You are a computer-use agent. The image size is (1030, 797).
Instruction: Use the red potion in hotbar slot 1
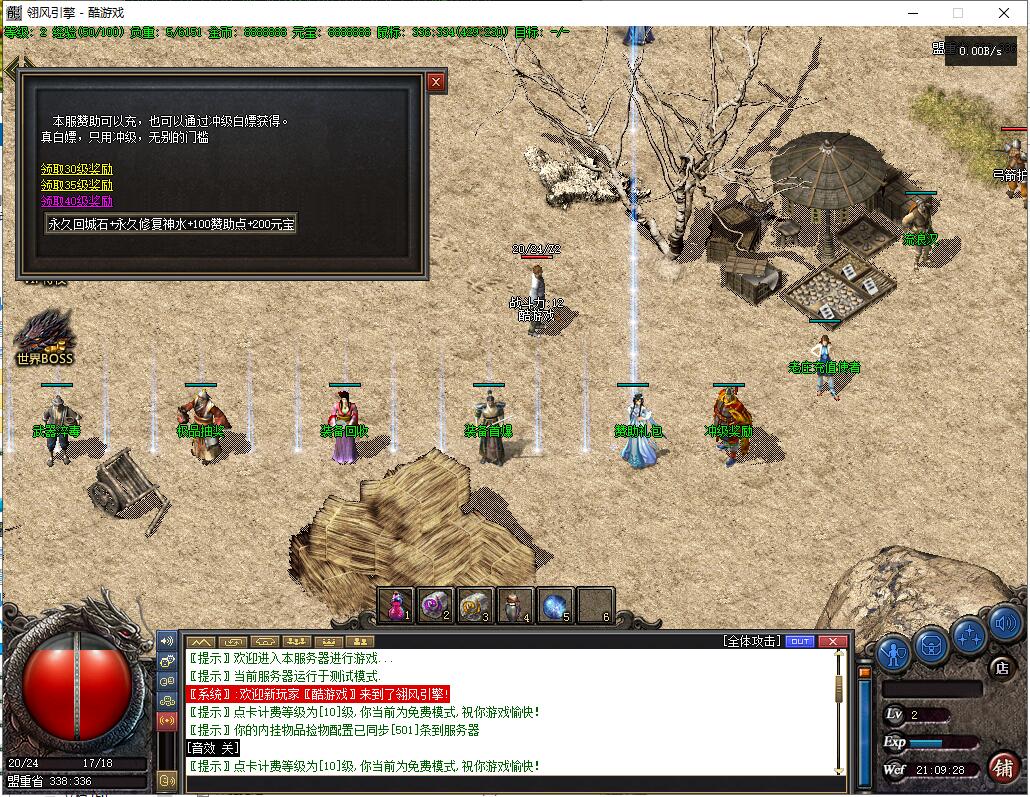(x=396, y=606)
